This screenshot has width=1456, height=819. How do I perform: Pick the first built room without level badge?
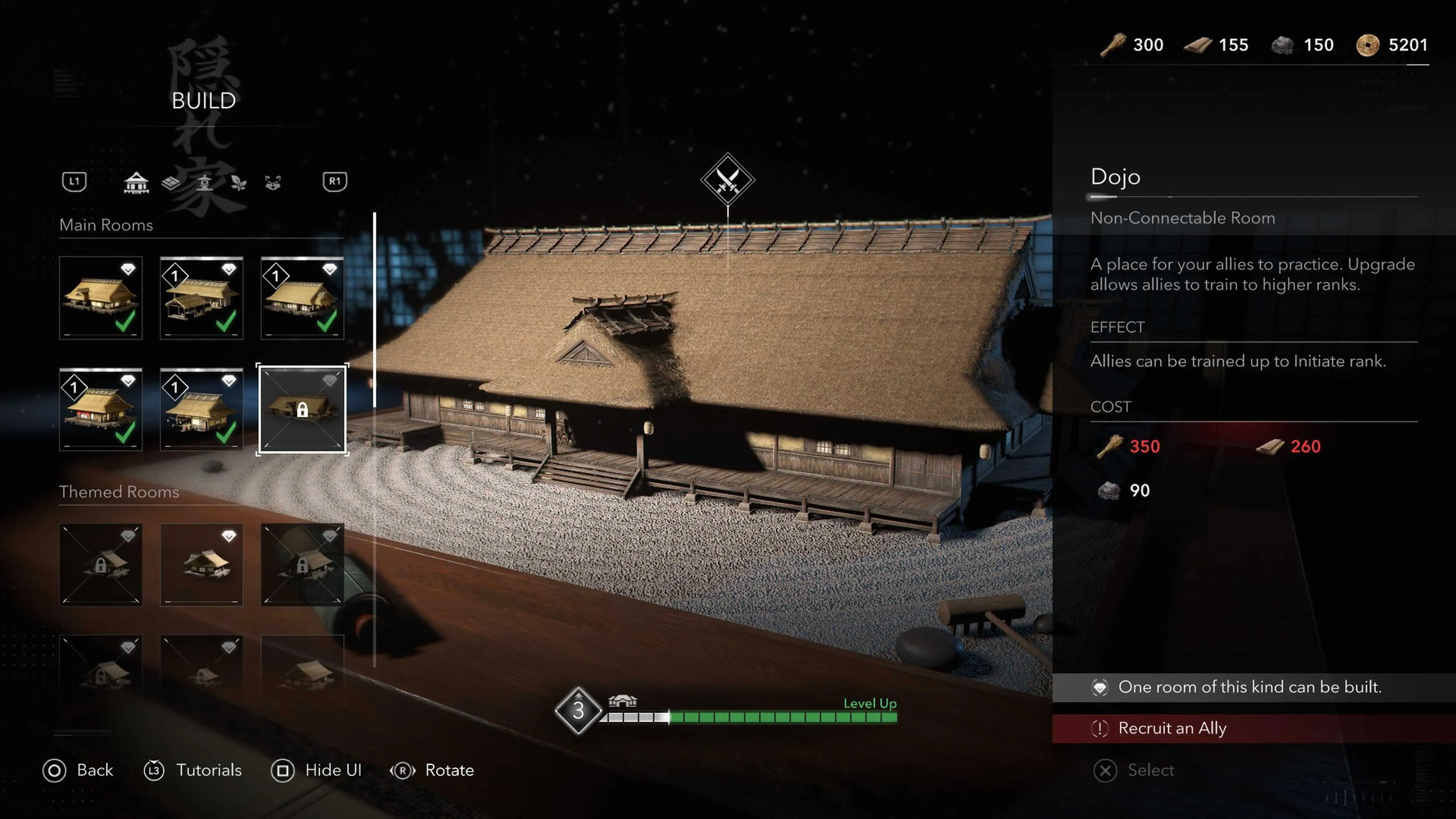[100, 298]
